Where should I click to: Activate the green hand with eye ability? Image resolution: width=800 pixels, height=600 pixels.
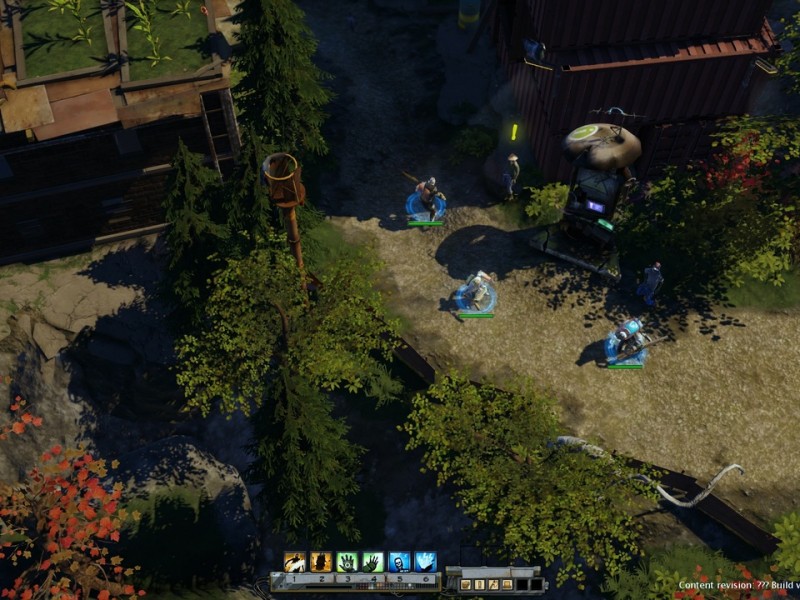pos(346,562)
